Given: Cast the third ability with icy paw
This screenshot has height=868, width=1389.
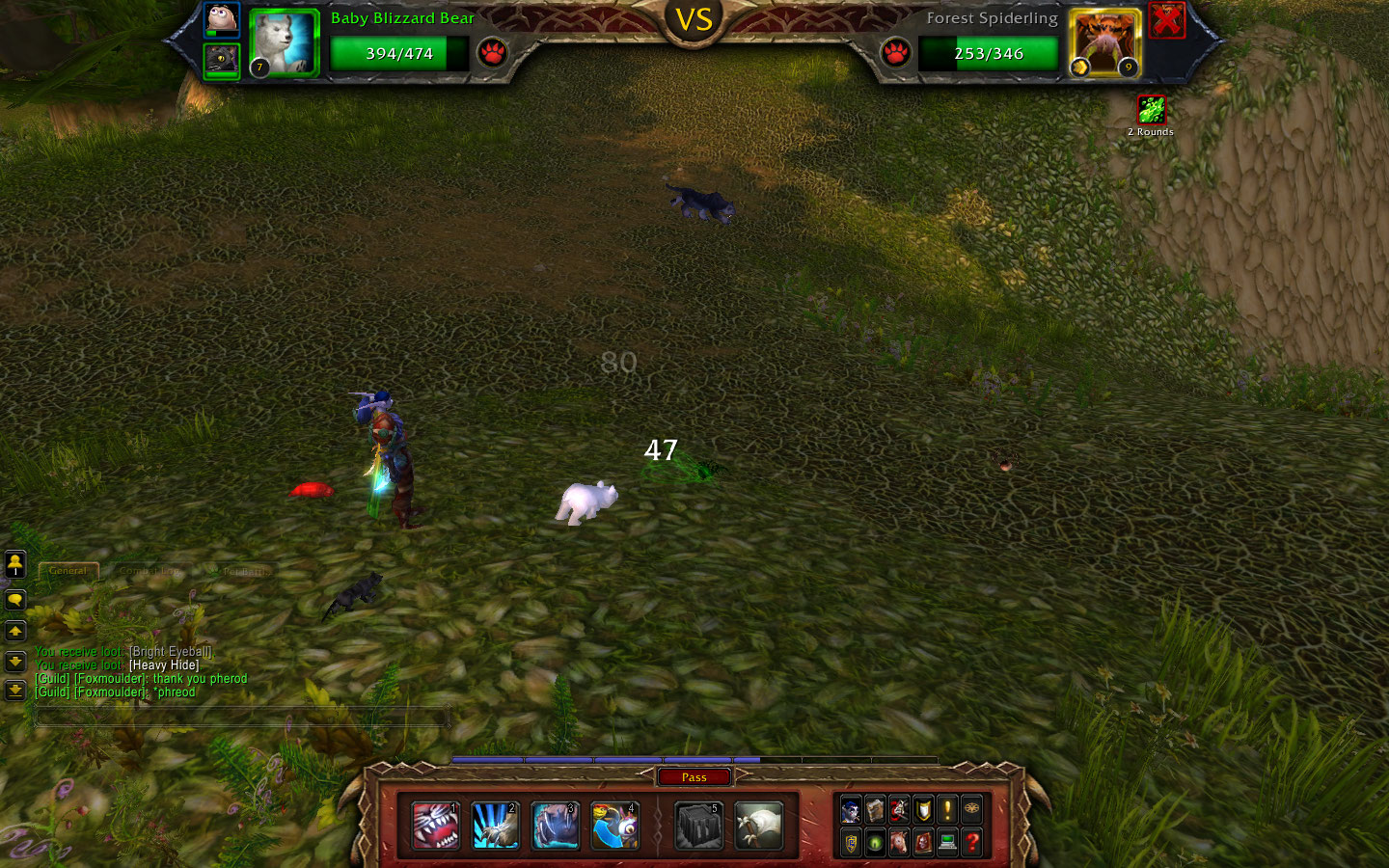Looking at the screenshot, I should tap(556, 827).
